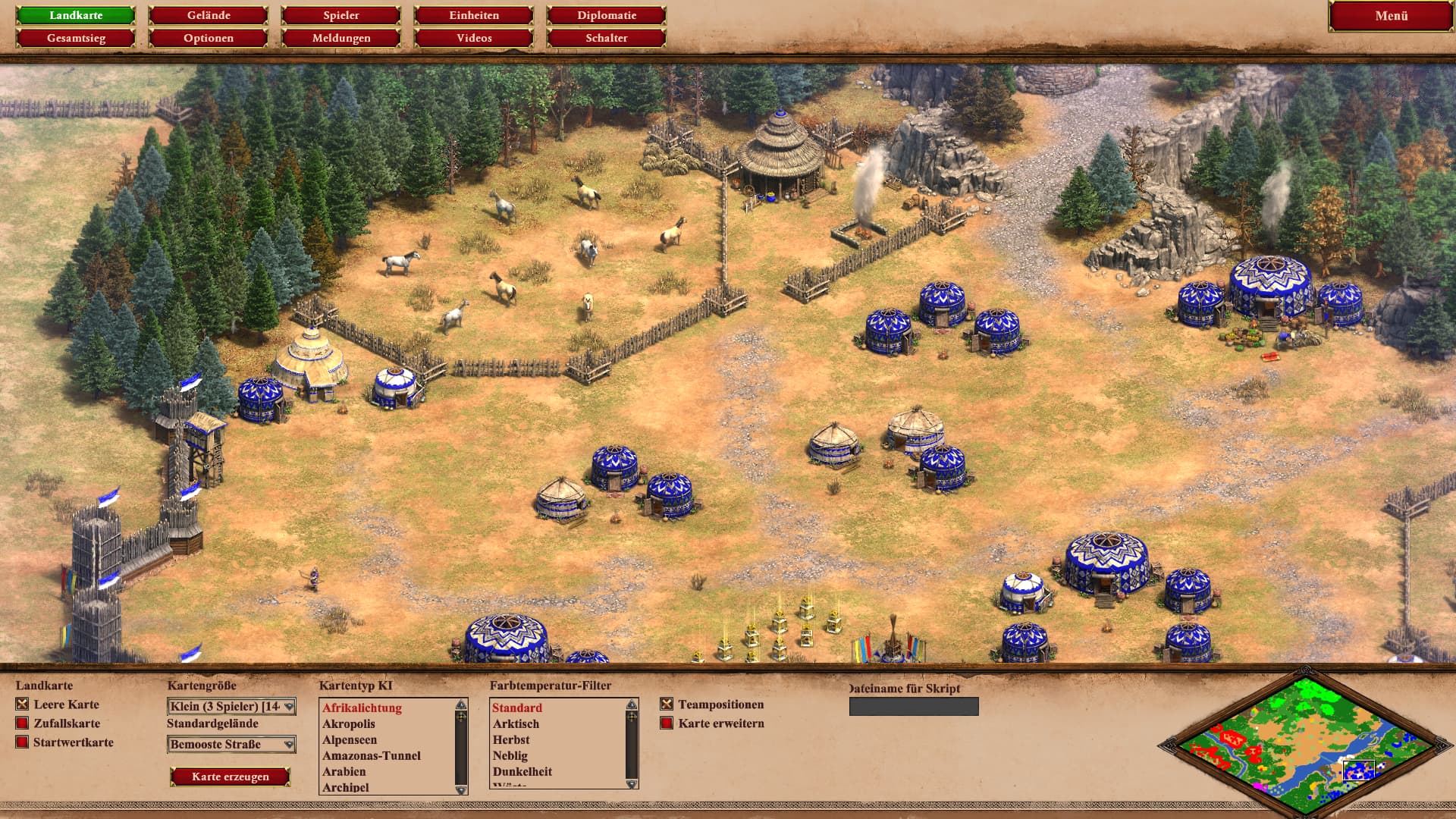Screen dimensions: 1456x819
Task: Open the Gesamtsieg tab
Action: 76,38
